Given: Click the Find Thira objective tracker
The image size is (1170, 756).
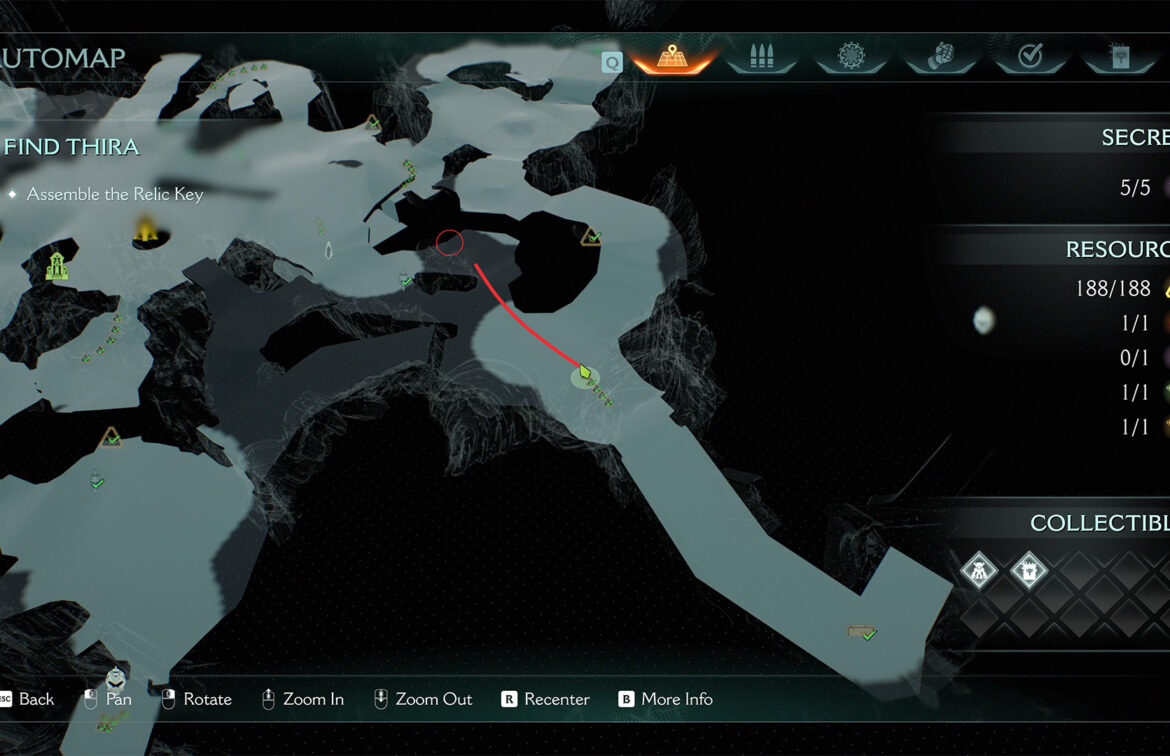Looking at the screenshot, I should (x=71, y=147).
